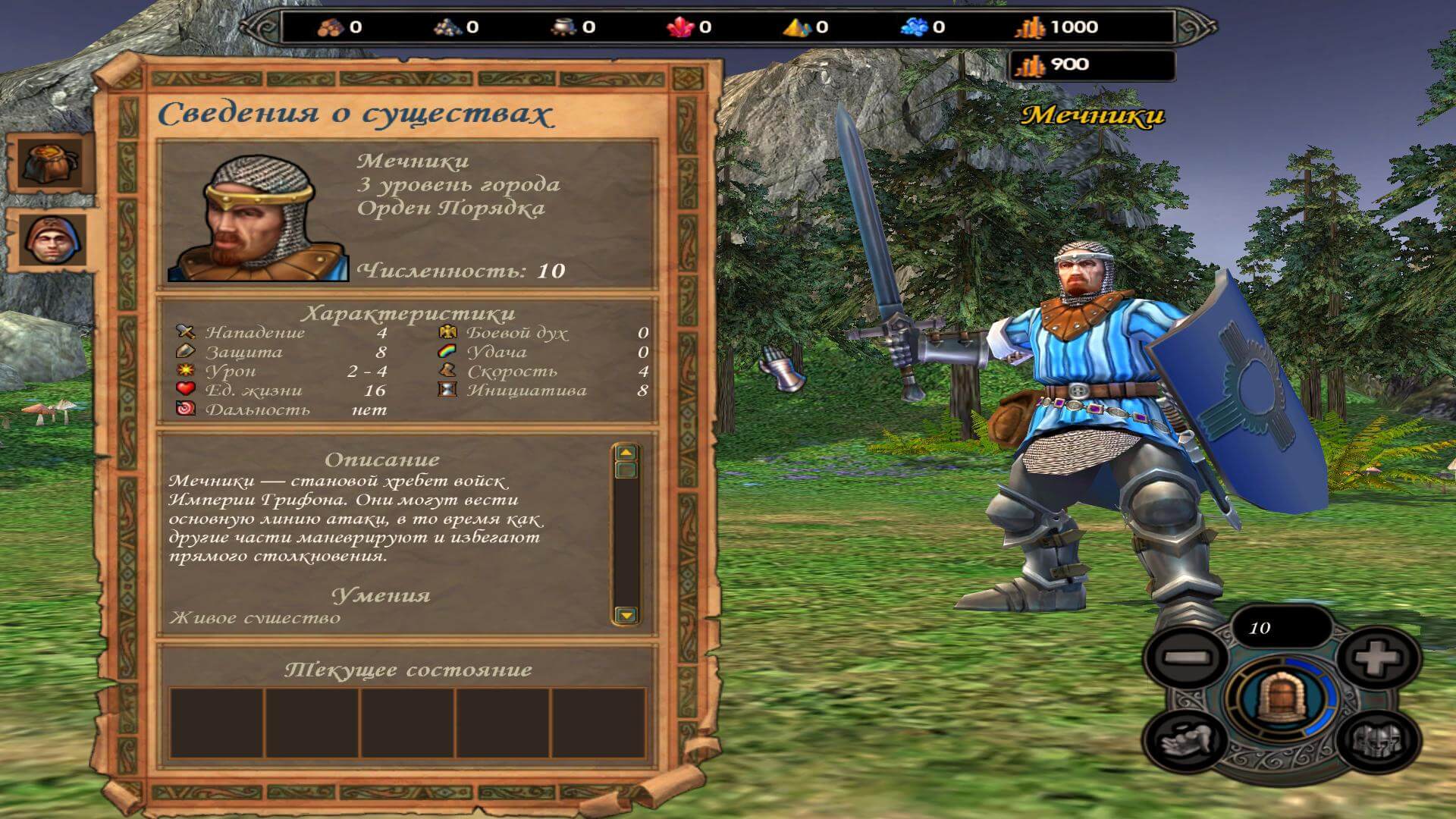Increase unit count with plus button
1456x819 pixels.
[x=1376, y=658]
